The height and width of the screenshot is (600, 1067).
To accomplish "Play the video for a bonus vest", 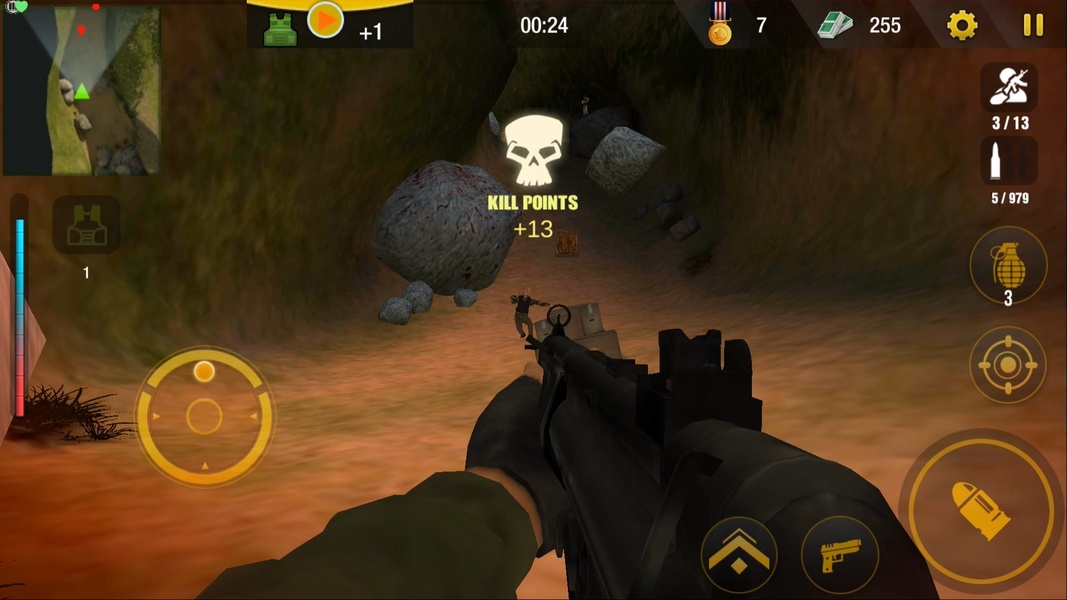I will pyautogui.click(x=325, y=20).
